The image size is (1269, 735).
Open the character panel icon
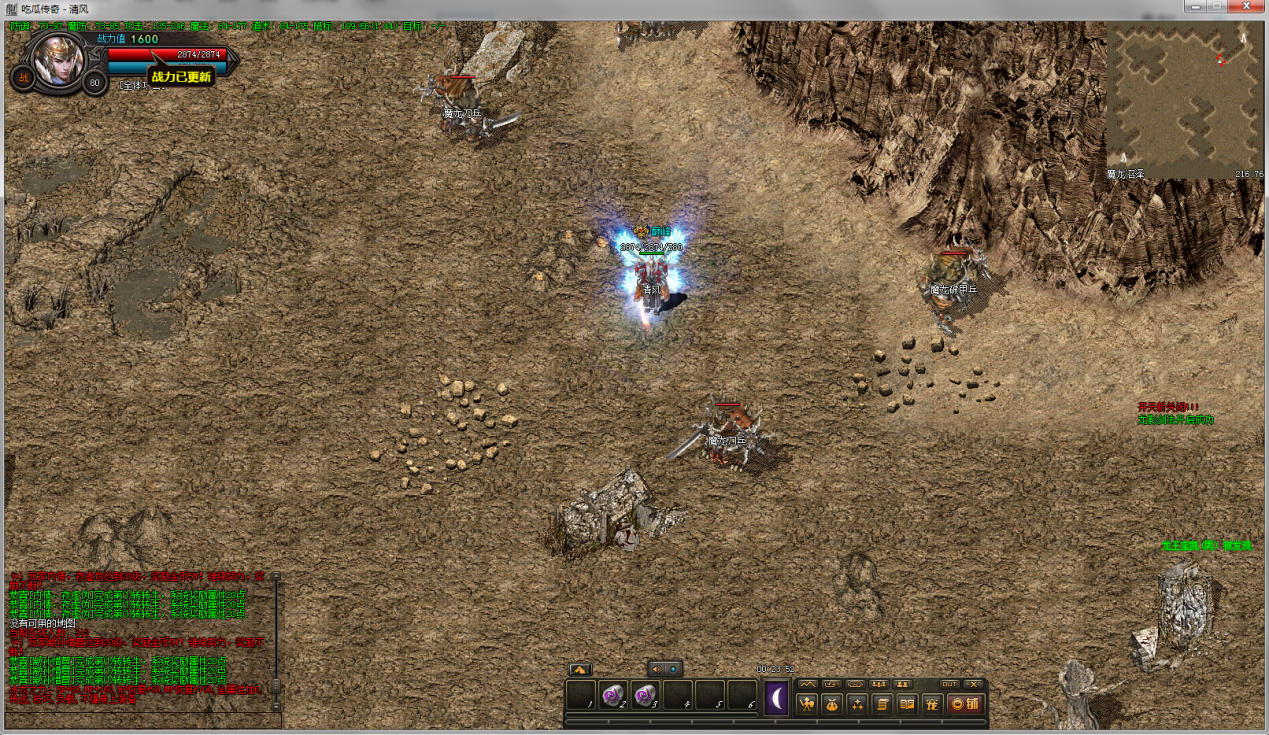pos(806,704)
